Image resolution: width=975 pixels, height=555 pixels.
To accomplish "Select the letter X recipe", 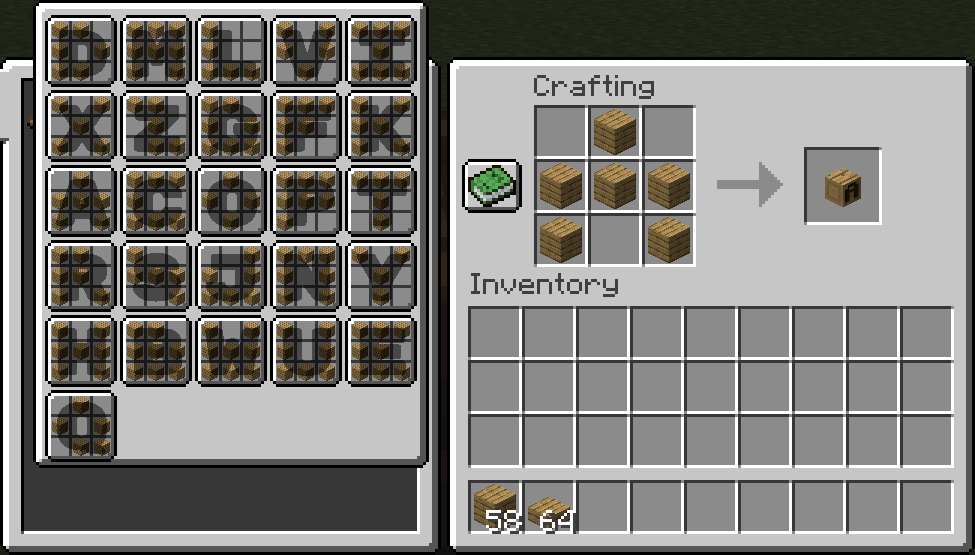I will [82, 126].
